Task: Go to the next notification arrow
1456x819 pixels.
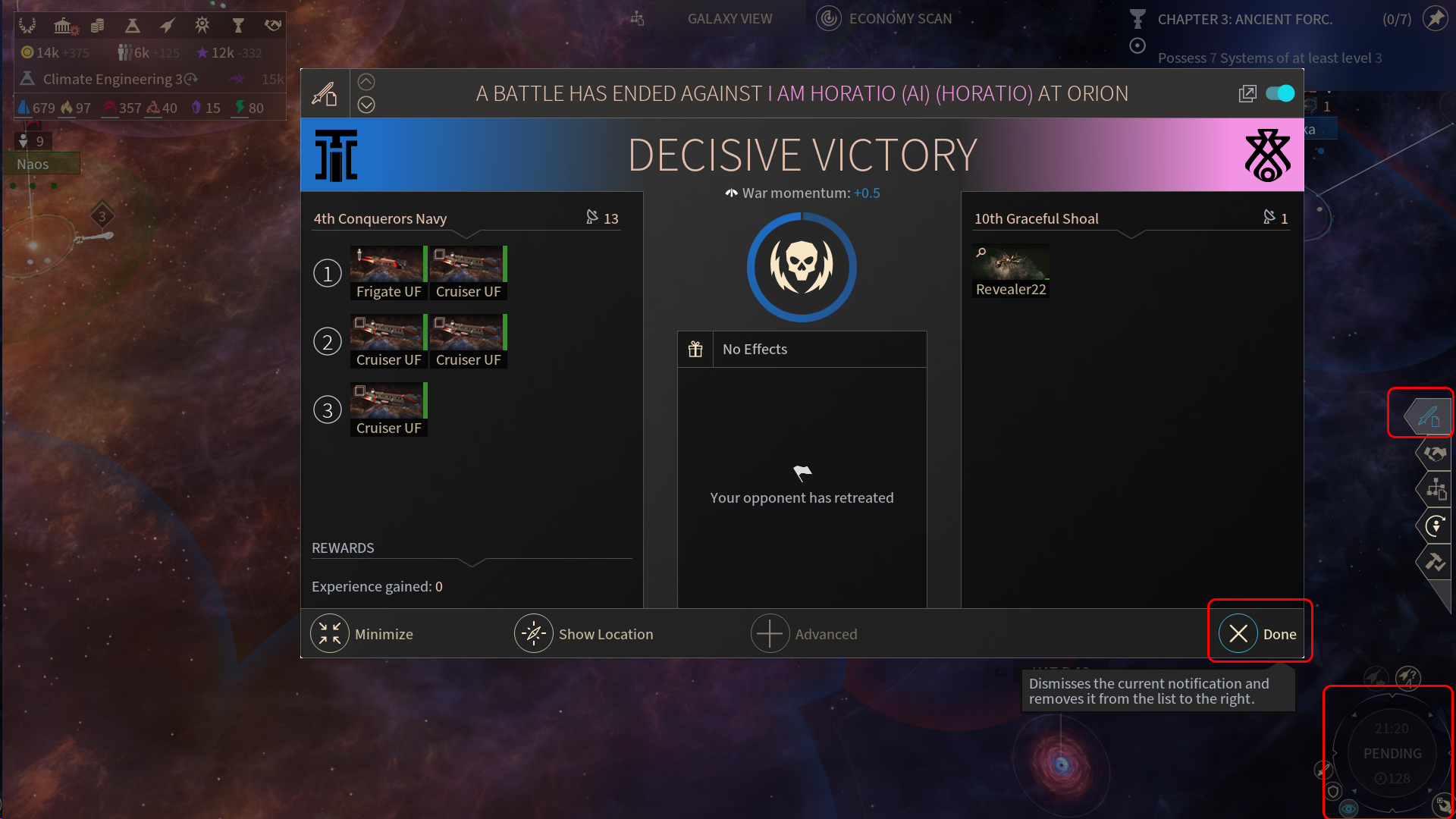Action: click(366, 105)
